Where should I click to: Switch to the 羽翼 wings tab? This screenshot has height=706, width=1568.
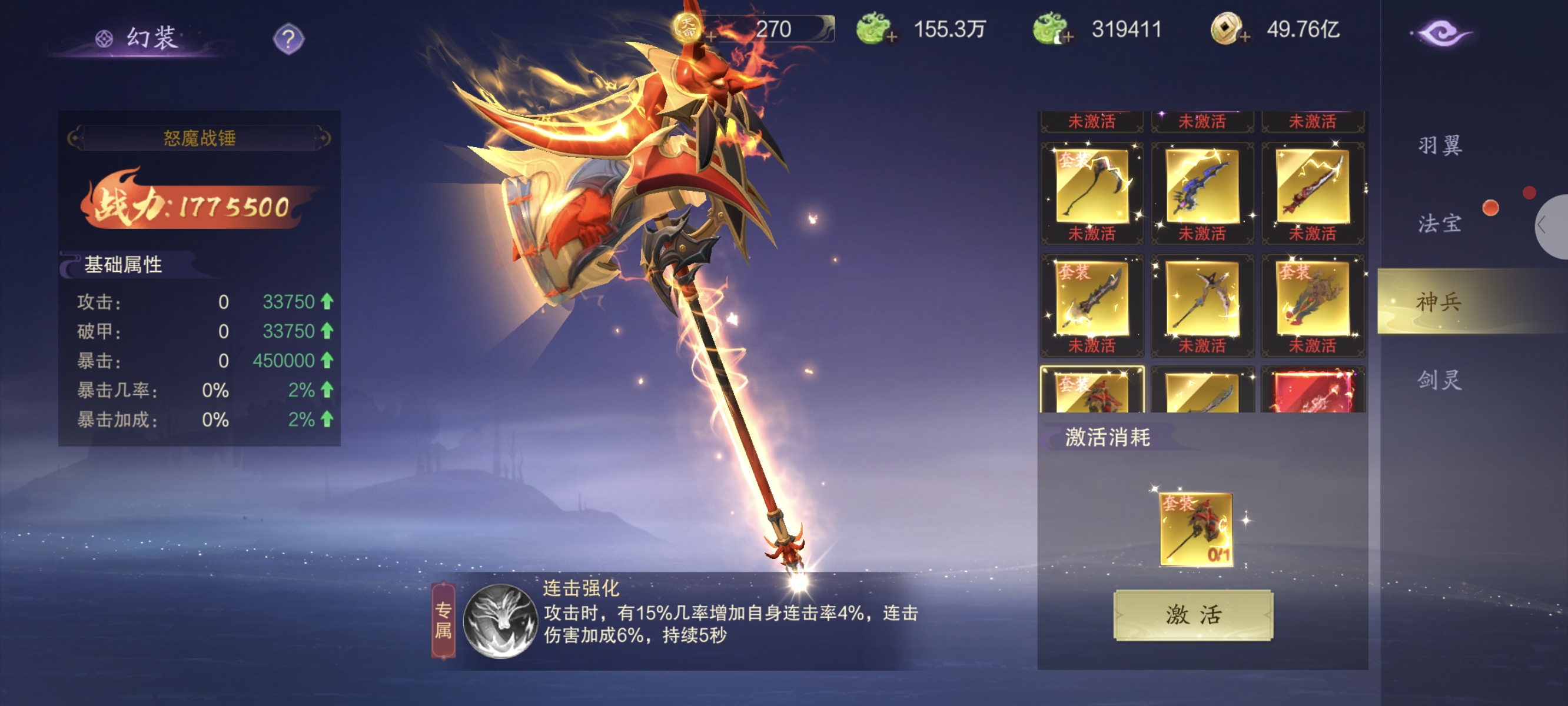pos(1440,145)
